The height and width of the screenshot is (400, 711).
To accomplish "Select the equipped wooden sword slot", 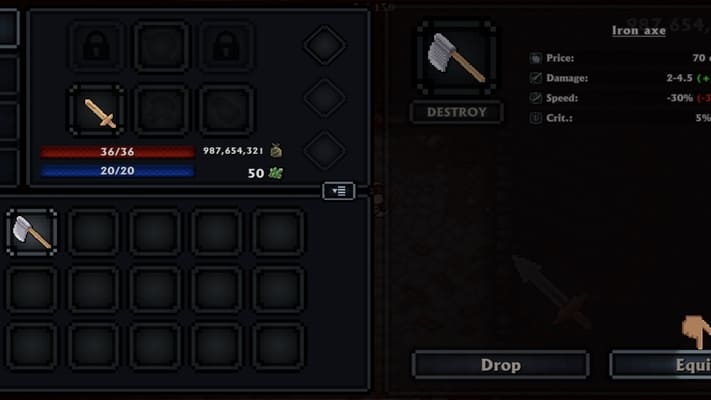I will tap(99, 109).
